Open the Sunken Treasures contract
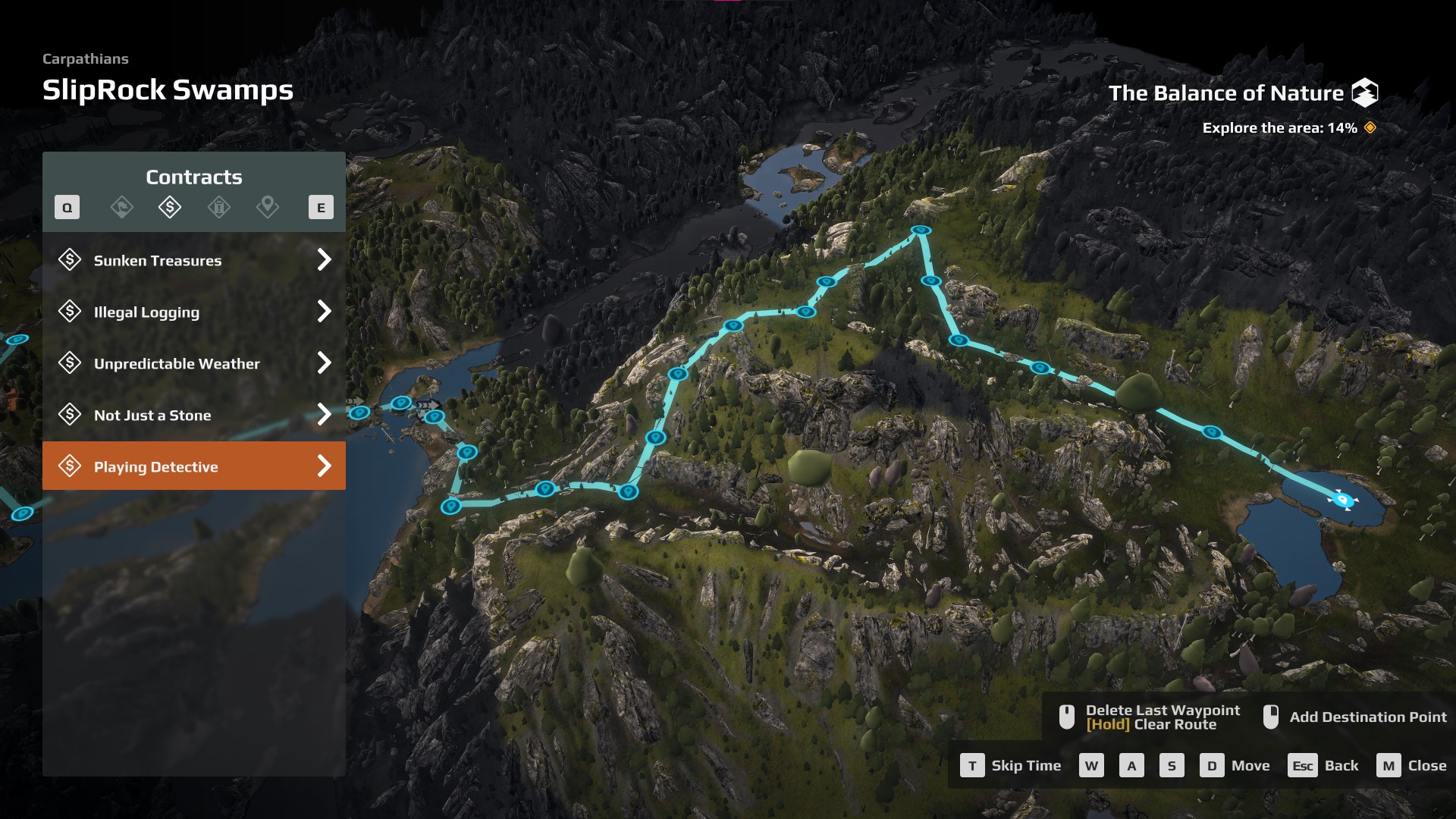 pos(194,260)
